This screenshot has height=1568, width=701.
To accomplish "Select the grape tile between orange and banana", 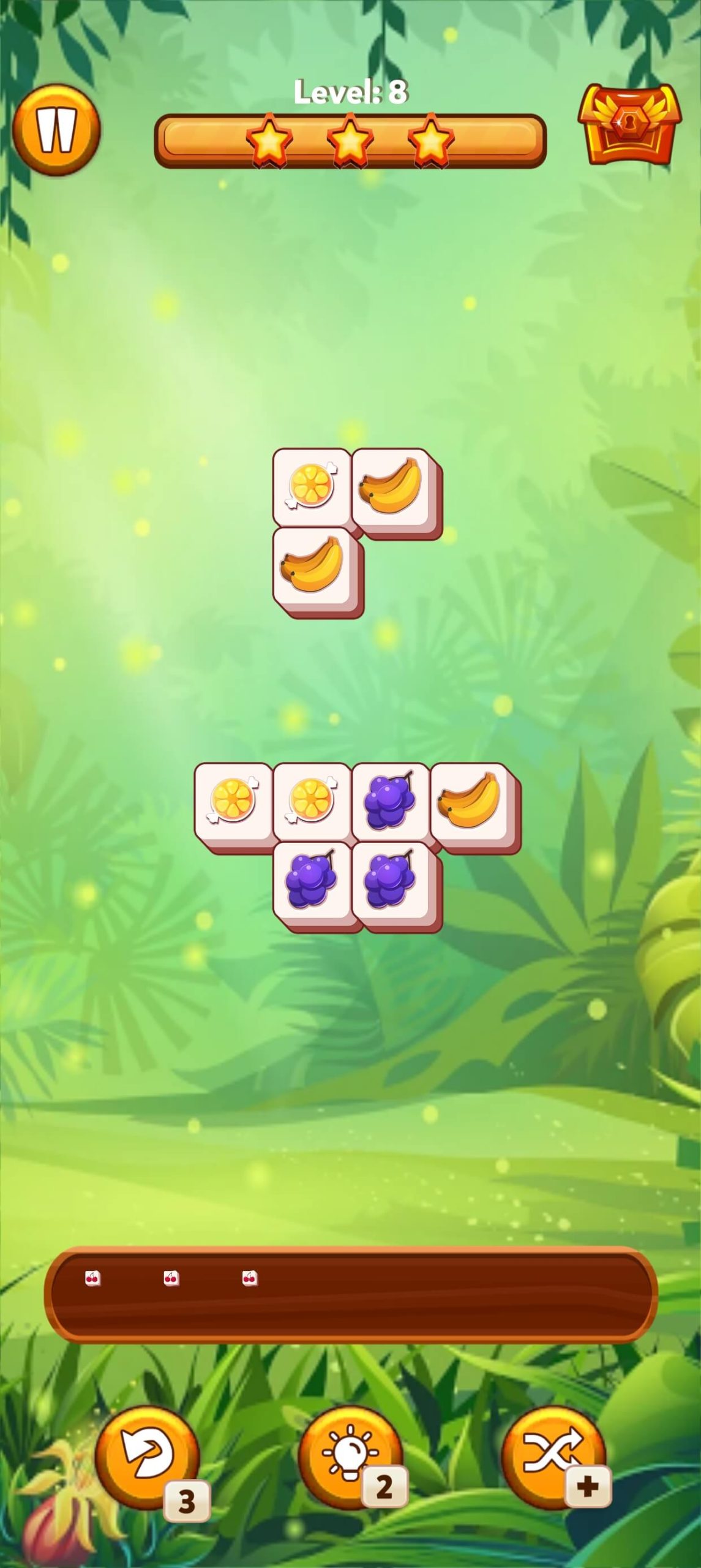I will (391, 801).
